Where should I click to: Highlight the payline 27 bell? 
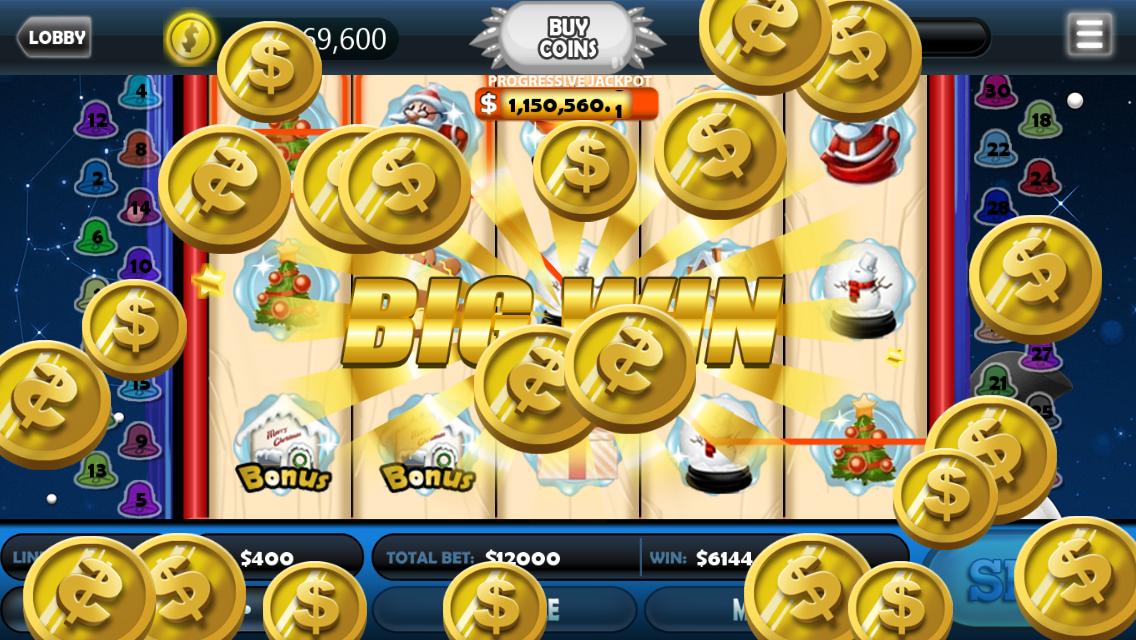click(x=1040, y=354)
